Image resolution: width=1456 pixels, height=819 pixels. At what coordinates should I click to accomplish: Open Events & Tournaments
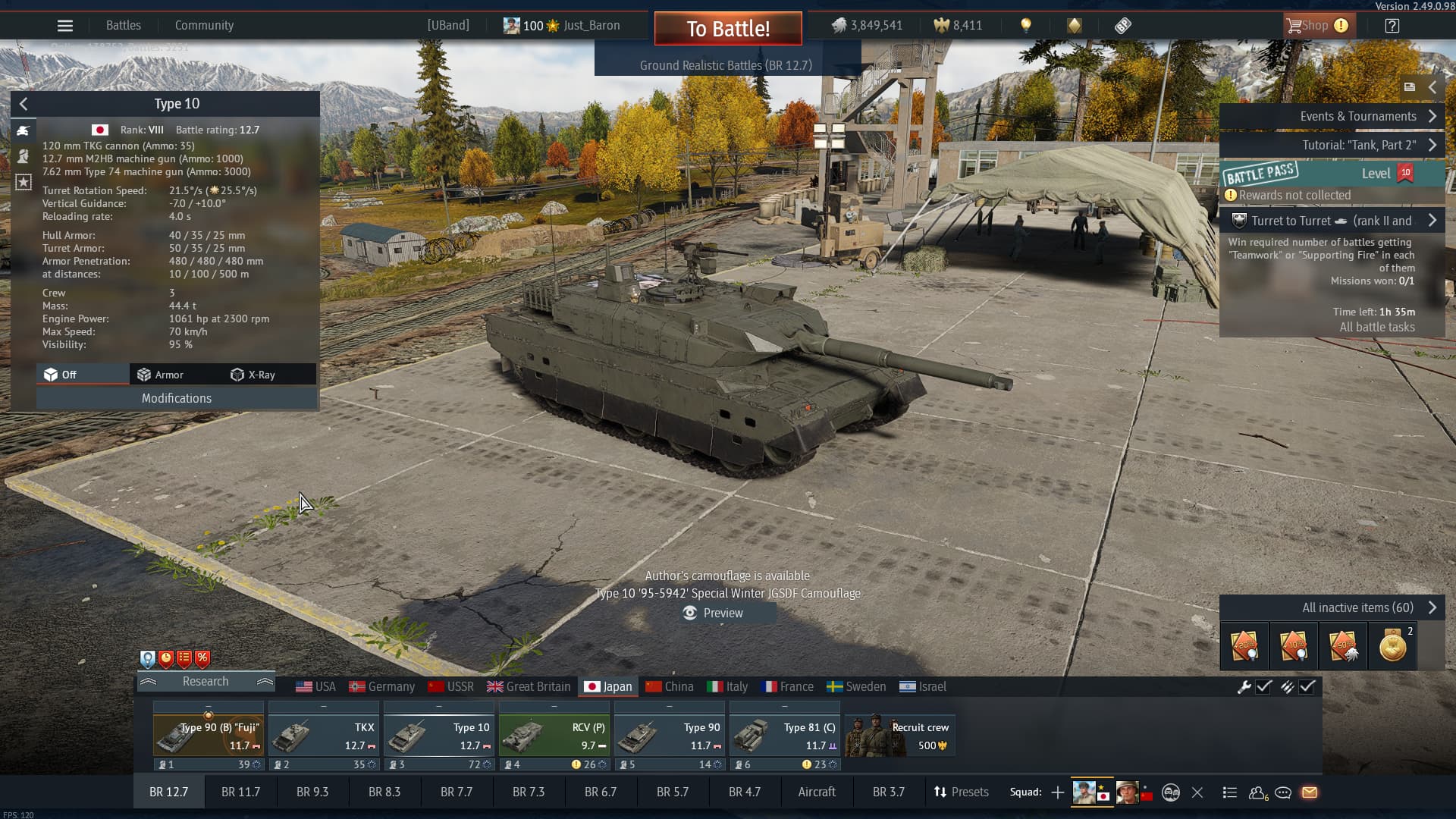(x=1357, y=116)
